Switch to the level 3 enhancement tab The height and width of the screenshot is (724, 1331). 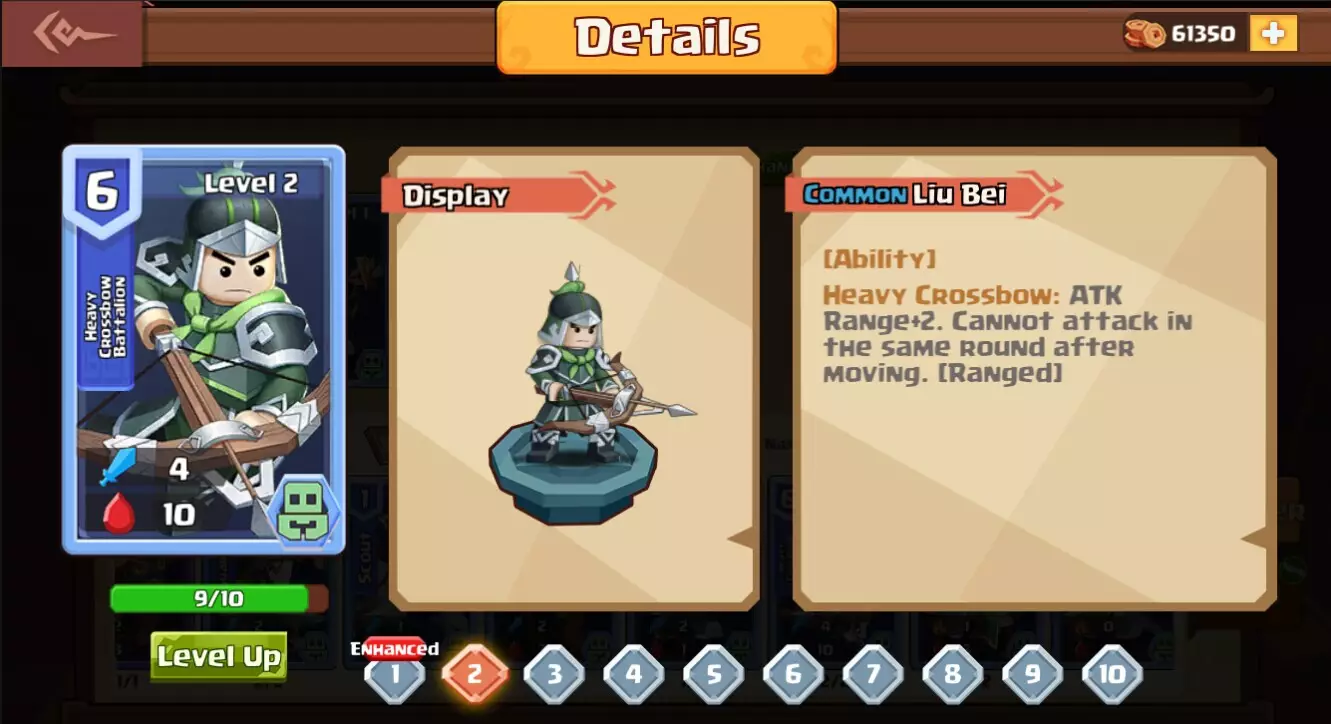point(553,675)
